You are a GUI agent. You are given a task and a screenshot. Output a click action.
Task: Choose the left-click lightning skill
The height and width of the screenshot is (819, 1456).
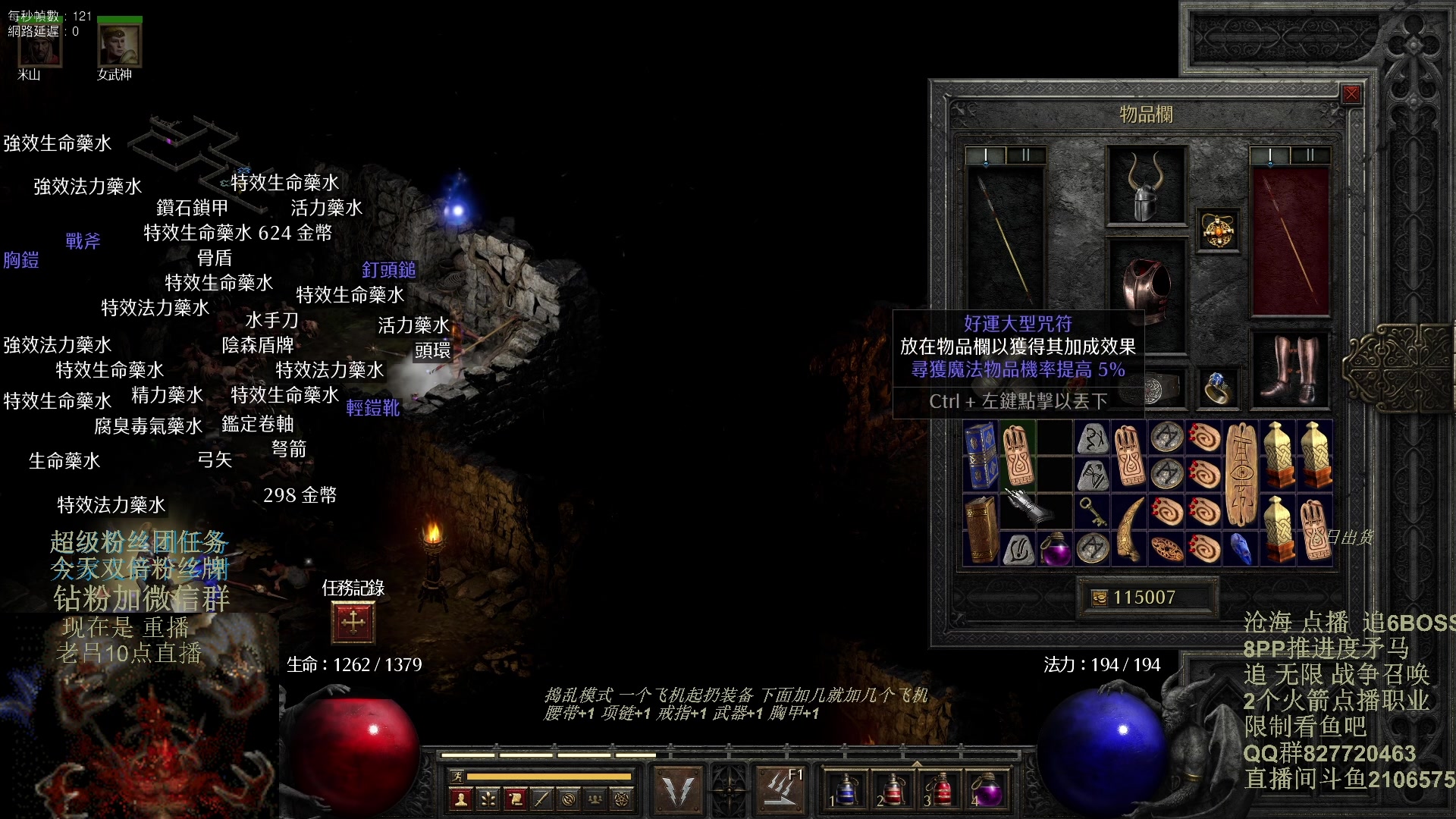tap(678, 790)
